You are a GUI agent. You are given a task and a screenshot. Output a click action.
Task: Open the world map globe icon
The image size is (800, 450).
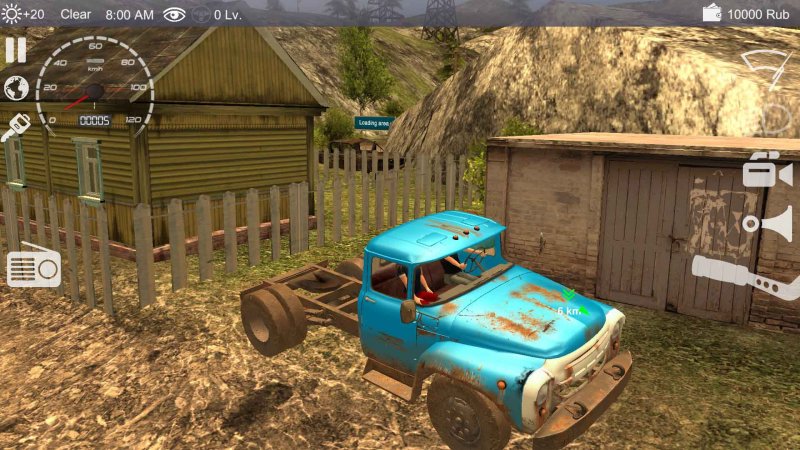(16, 88)
